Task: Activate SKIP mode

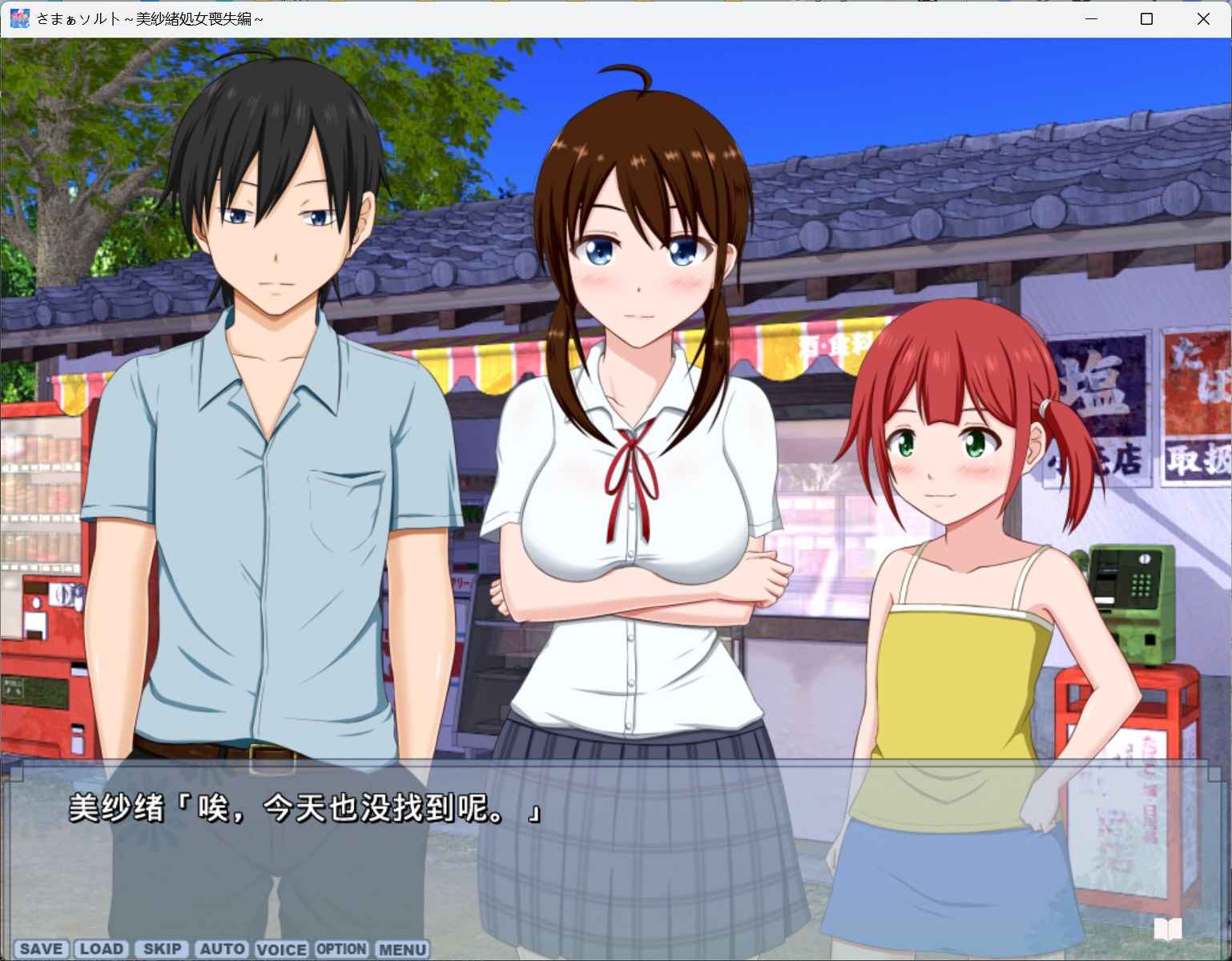Action: pyautogui.click(x=162, y=949)
